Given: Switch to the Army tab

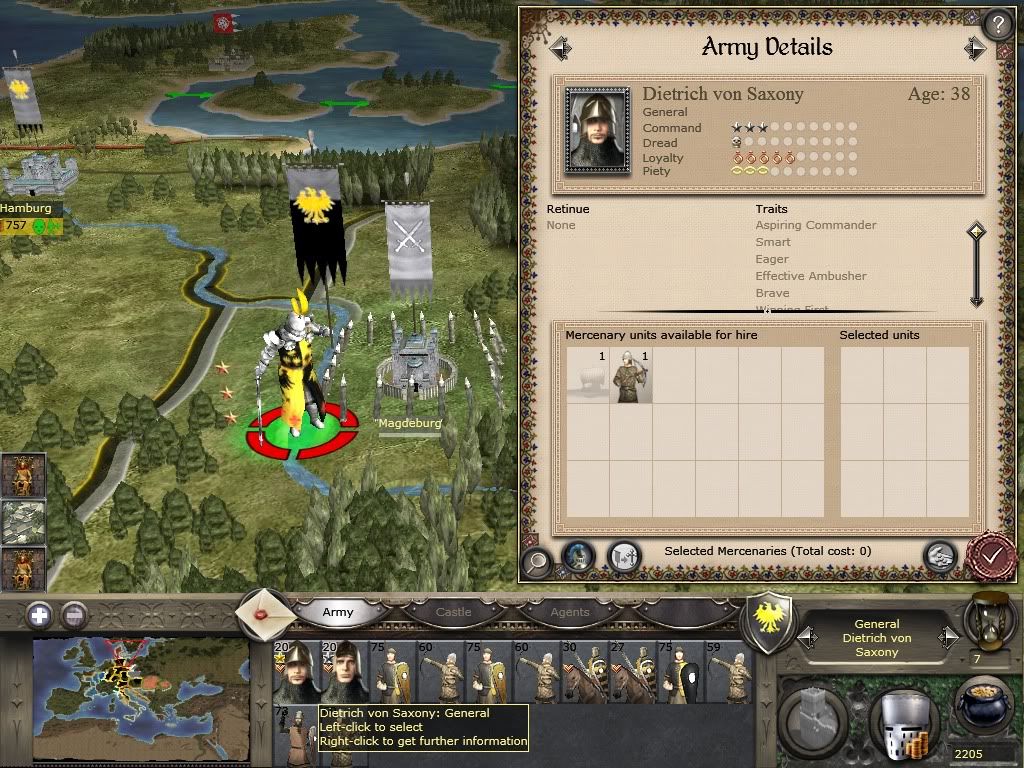Looking at the screenshot, I should coord(337,612).
